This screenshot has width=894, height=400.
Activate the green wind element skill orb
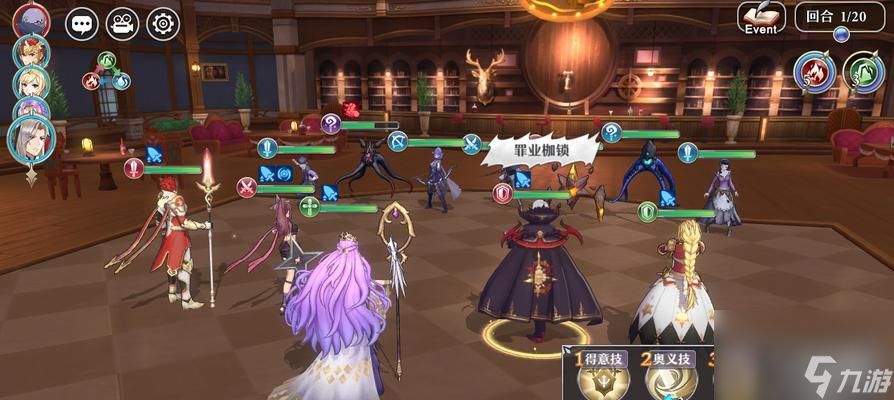(863, 72)
